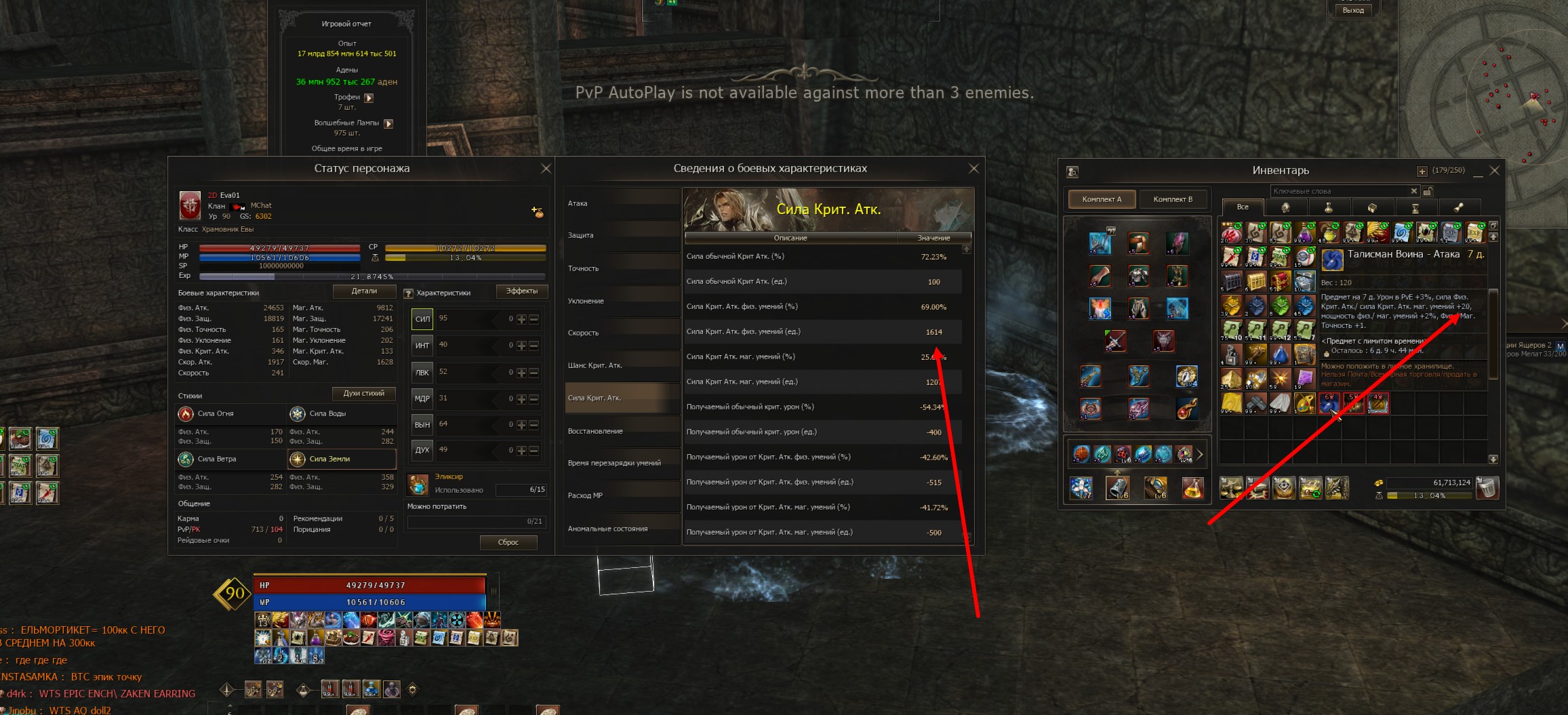The height and width of the screenshot is (715, 1568).
Task: Close the combat stats details window
Action: click(973, 169)
